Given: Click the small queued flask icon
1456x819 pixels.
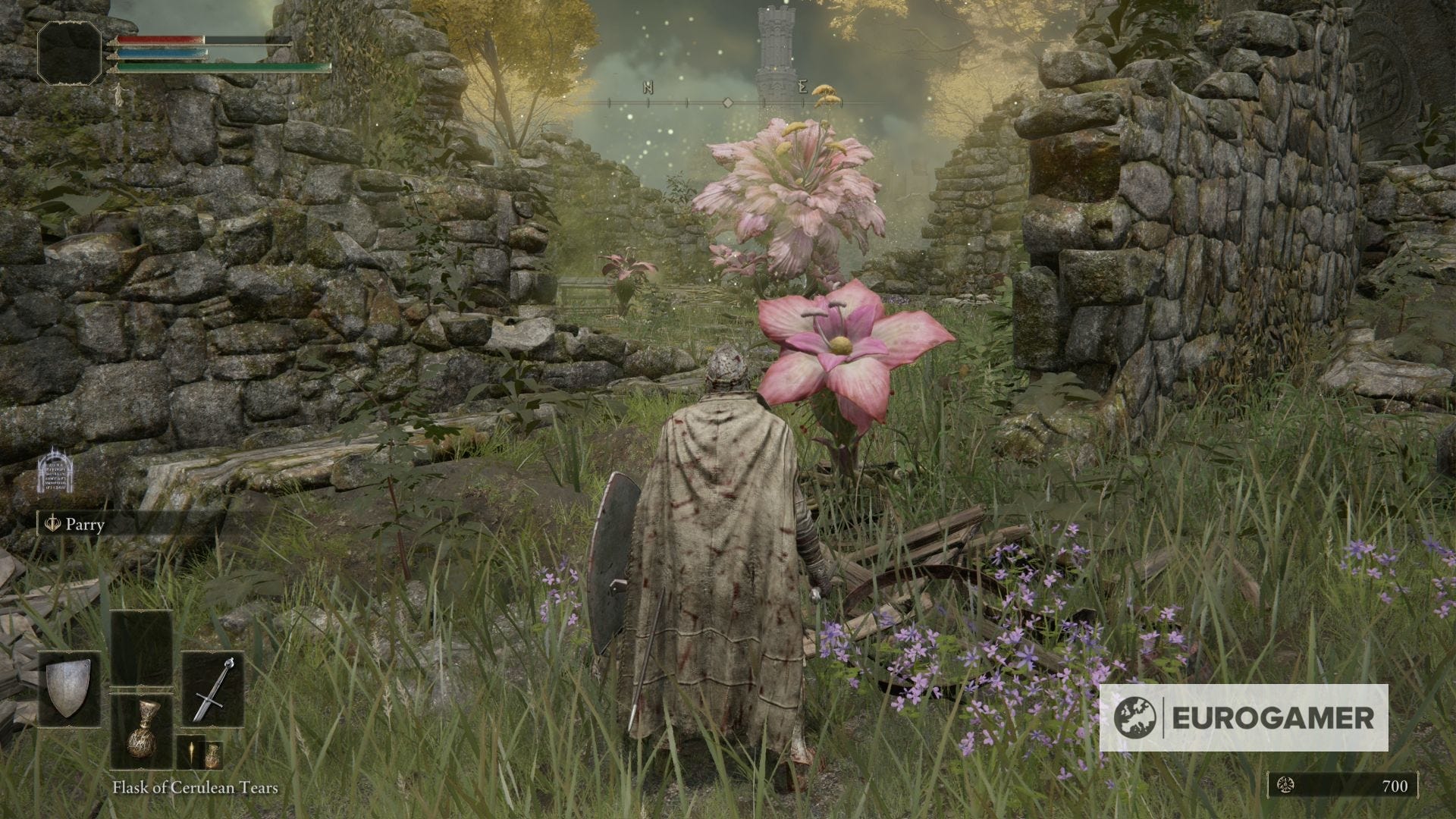Looking at the screenshot, I should [x=213, y=754].
